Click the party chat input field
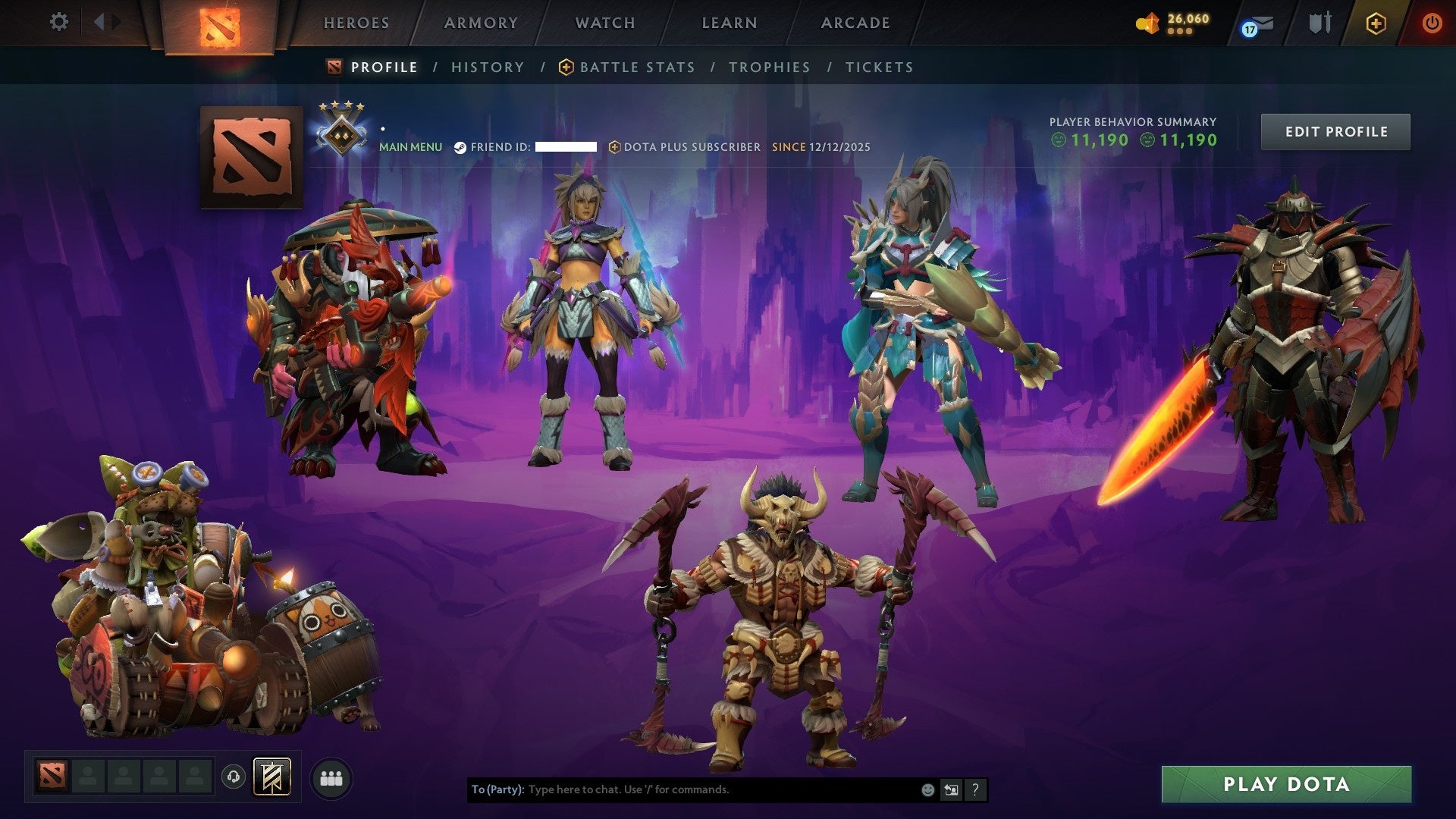The image size is (1456, 819). (682, 789)
